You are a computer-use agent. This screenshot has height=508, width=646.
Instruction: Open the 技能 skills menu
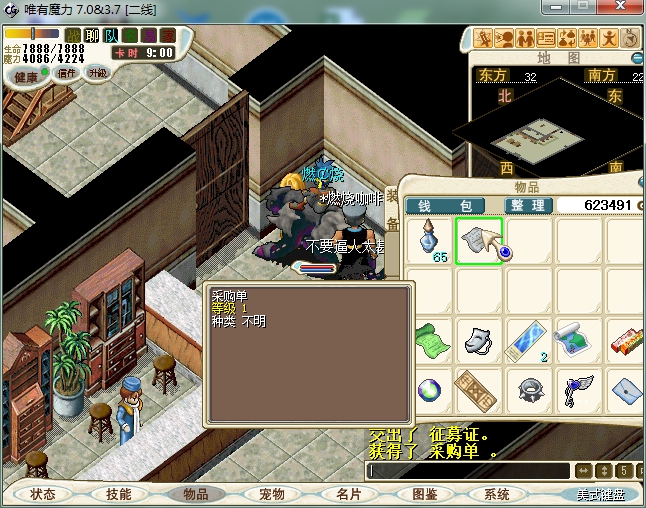click(118, 494)
